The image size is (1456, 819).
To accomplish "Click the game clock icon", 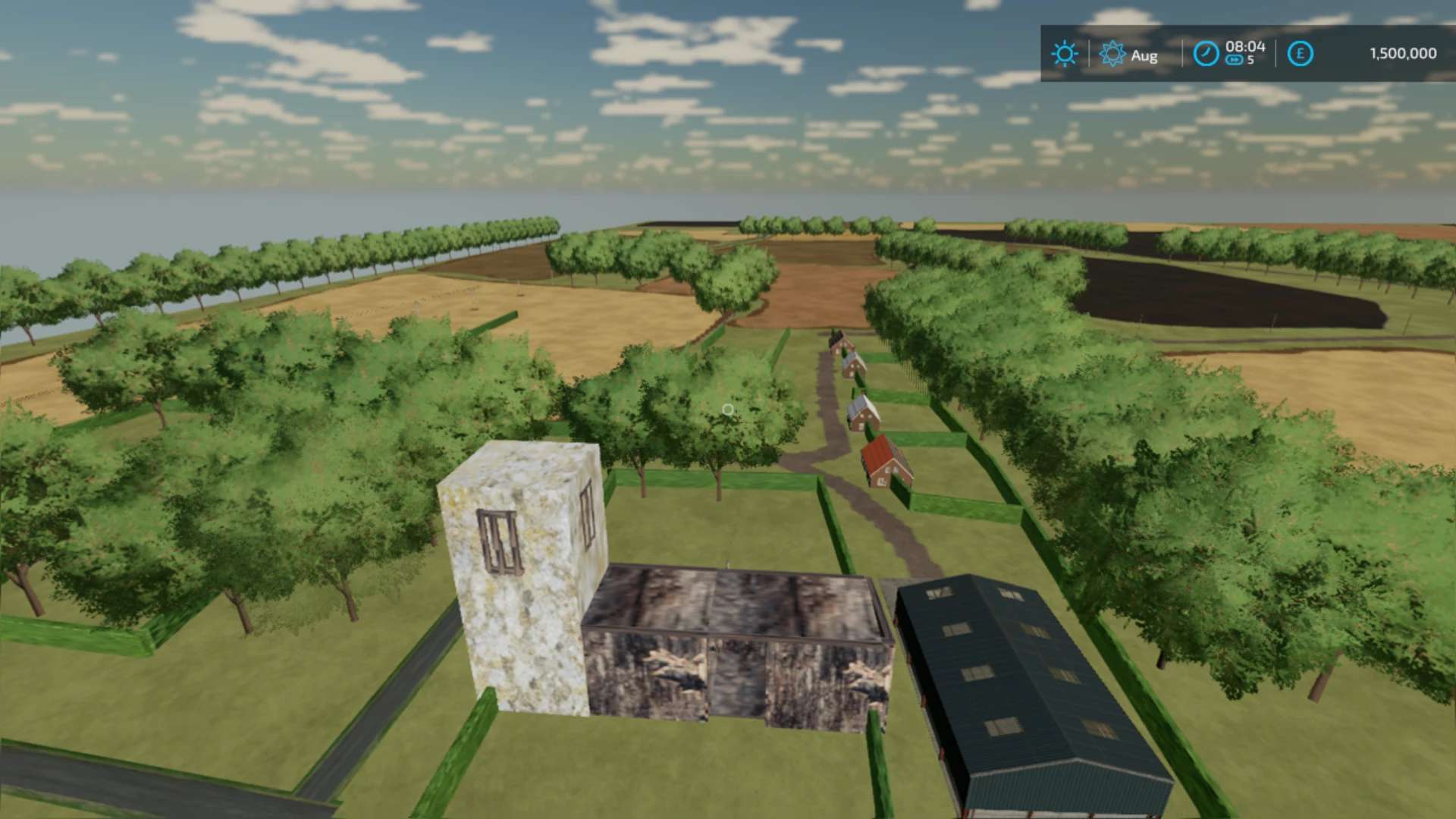I will 1206,54.
